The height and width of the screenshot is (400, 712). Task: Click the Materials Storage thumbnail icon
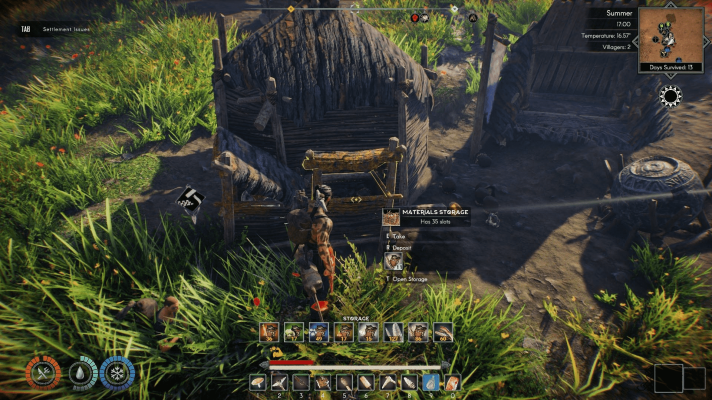tap(391, 217)
